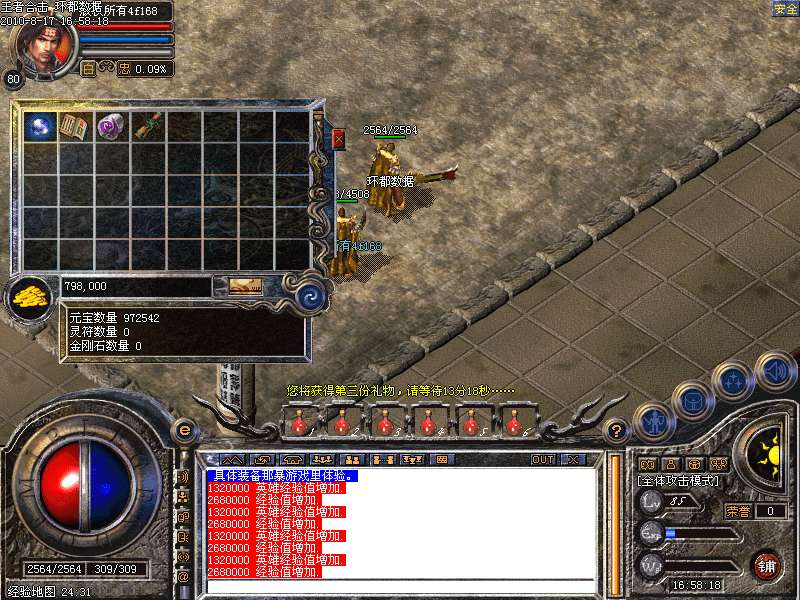Click the gold ingot pile icon
The image size is (800, 600).
click(32, 296)
